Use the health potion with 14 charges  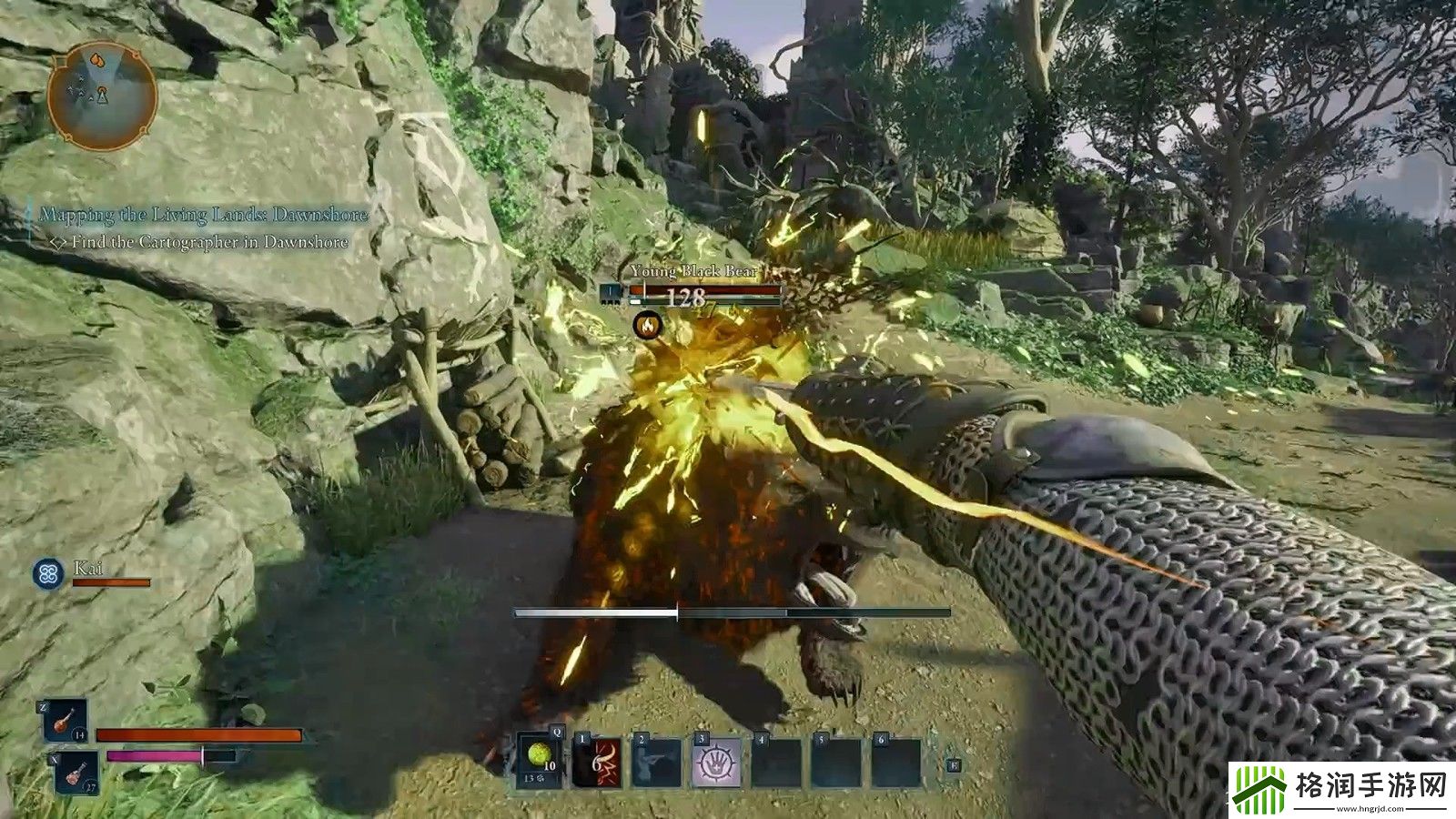pos(65,721)
